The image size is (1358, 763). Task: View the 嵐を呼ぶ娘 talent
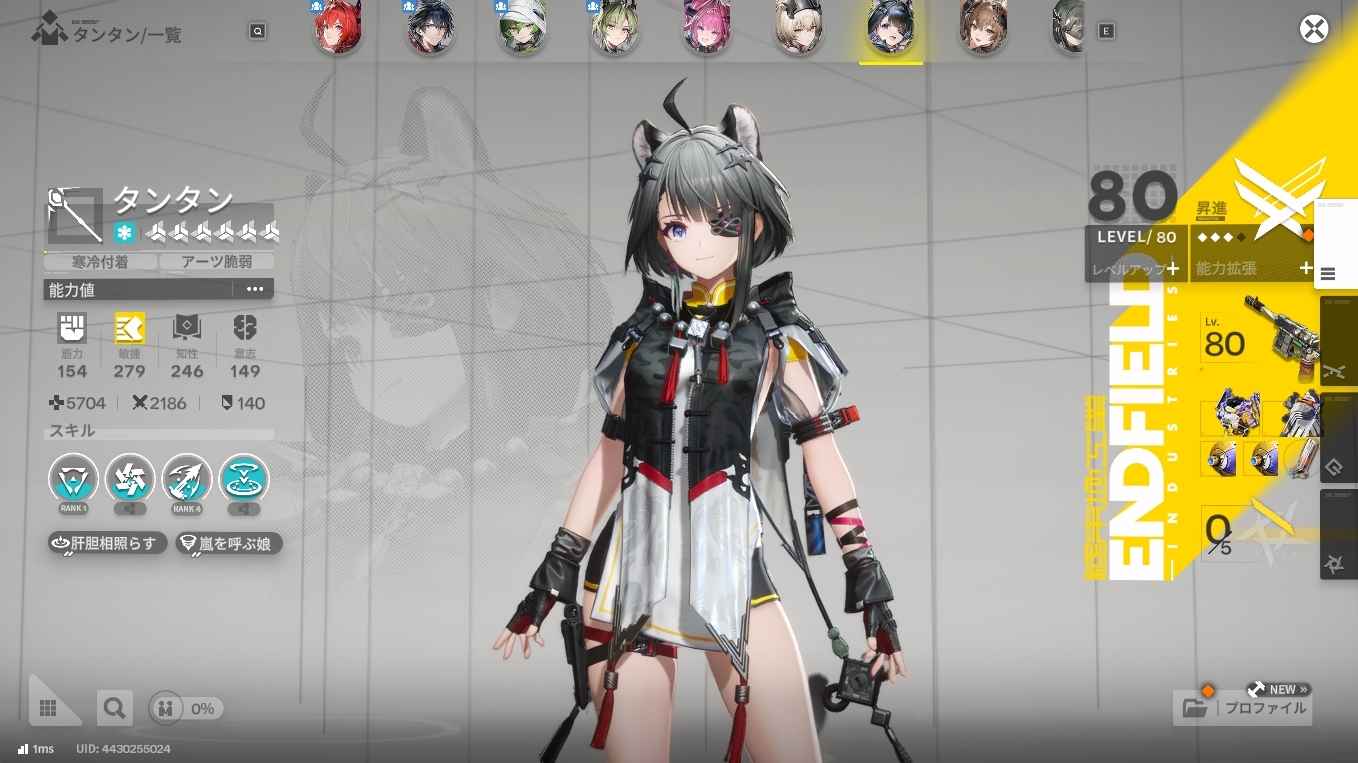(x=229, y=544)
